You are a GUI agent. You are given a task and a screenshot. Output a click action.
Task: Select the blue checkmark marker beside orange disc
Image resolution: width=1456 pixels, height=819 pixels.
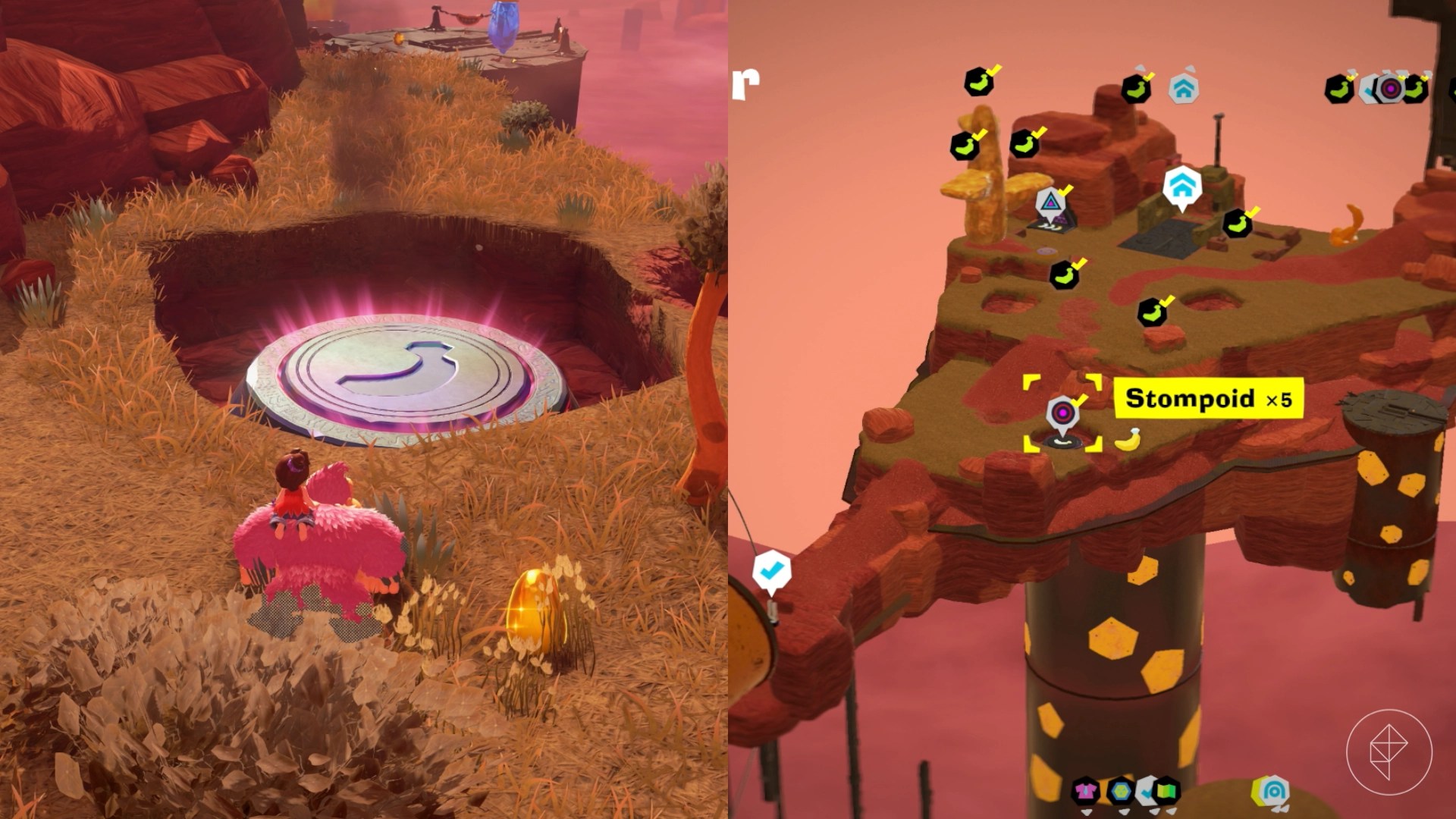coord(771,570)
